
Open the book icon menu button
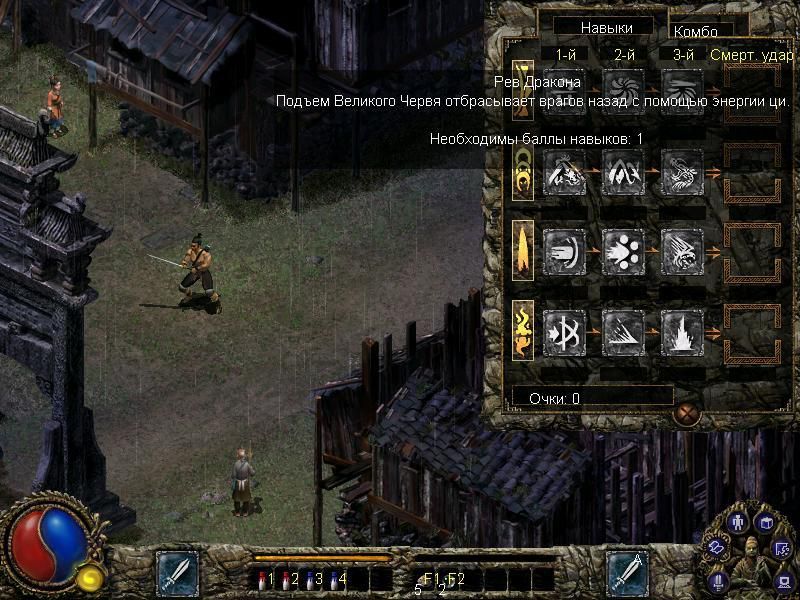click(x=766, y=522)
